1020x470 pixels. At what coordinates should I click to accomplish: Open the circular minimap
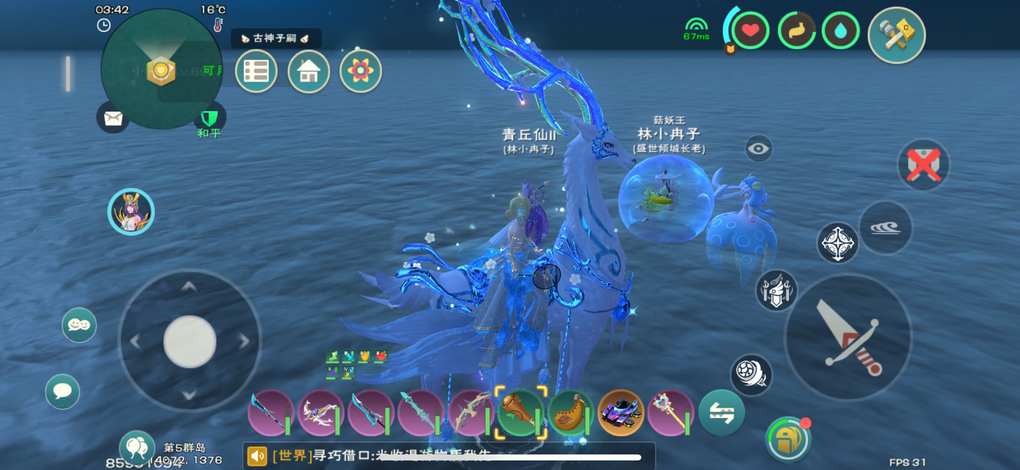(x=161, y=69)
